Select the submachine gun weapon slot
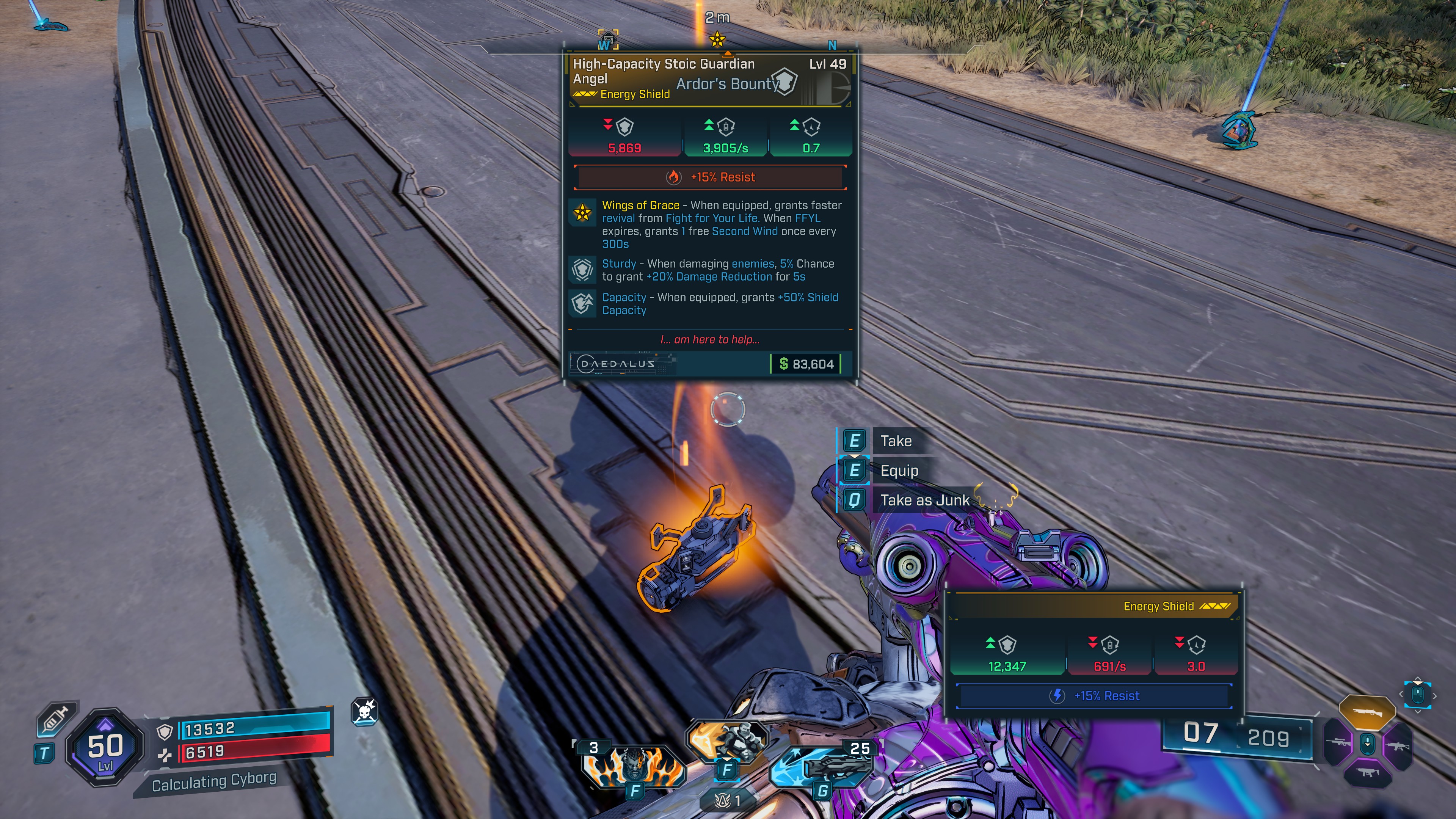1456x819 pixels. pos(1367,772)
